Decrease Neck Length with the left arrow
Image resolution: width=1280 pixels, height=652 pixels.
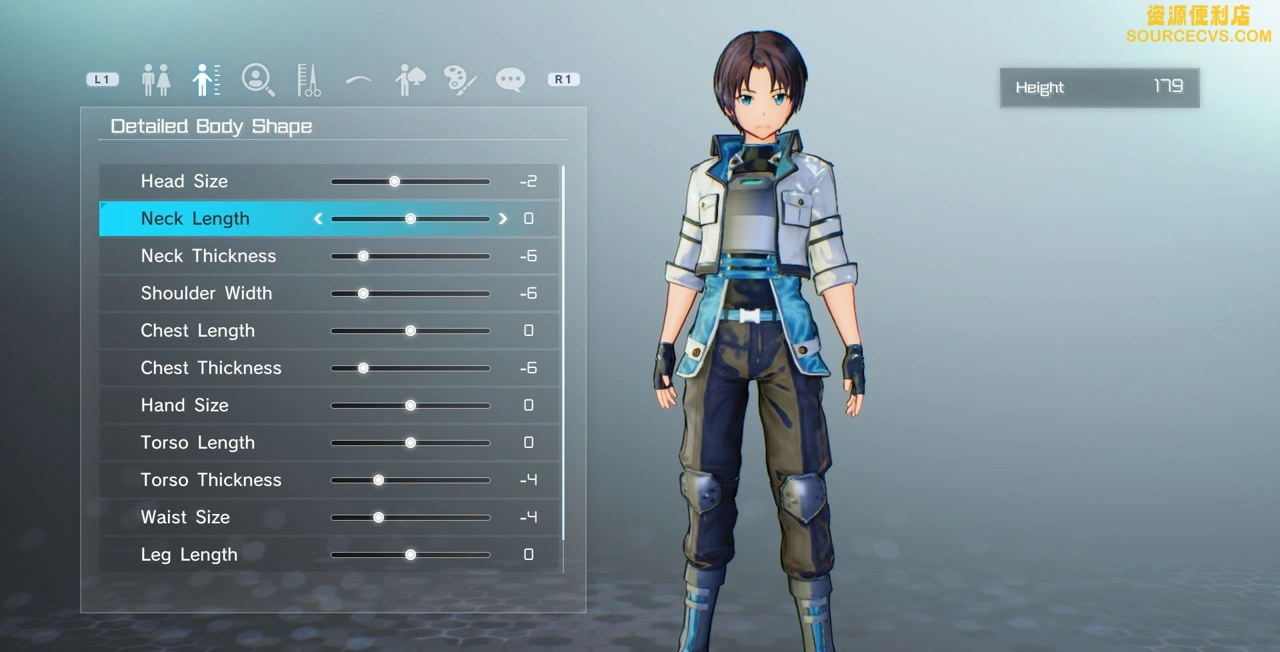coord(318,219)
